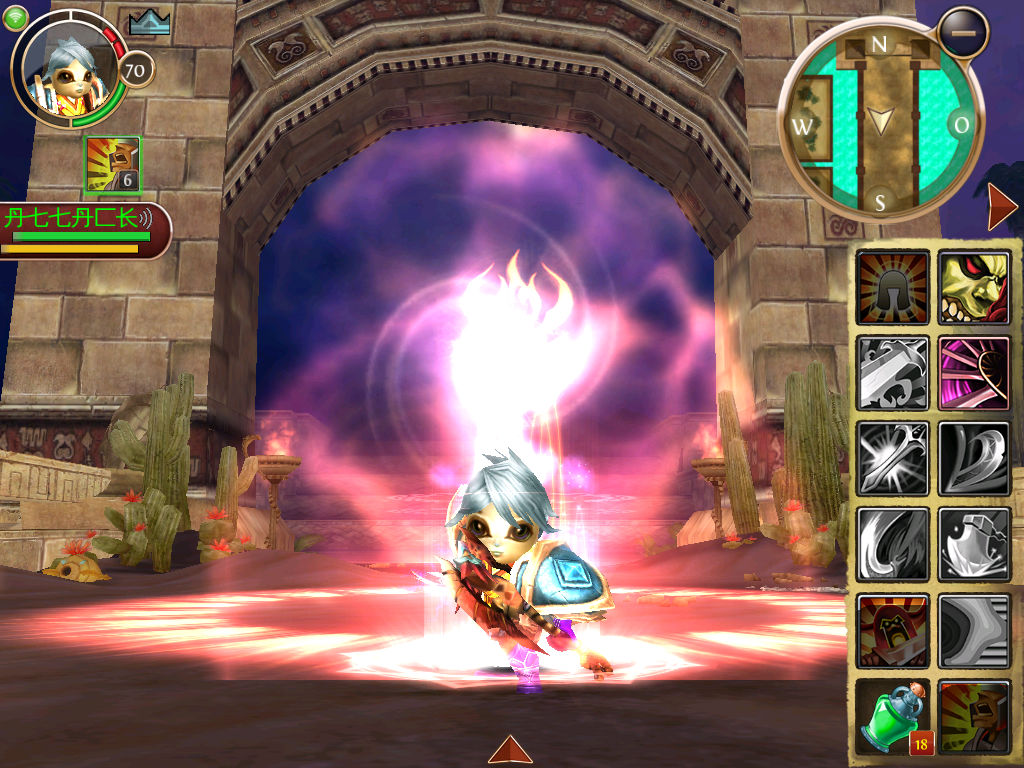
Task: Use the grey curved blade skill
Action: pyautogui.click(x=974, y=459)
